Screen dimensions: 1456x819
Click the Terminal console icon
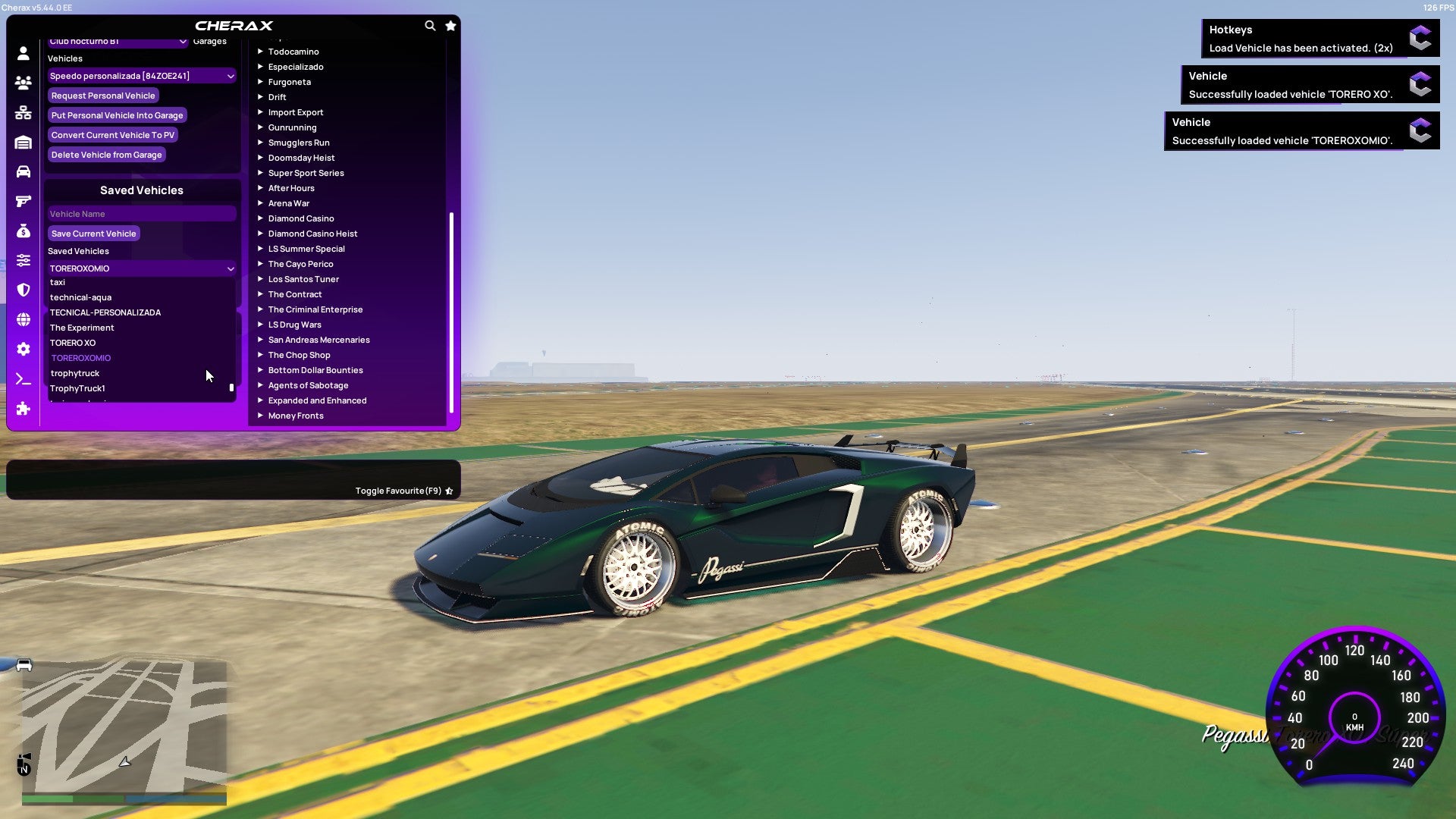click(x=24, y=378)
